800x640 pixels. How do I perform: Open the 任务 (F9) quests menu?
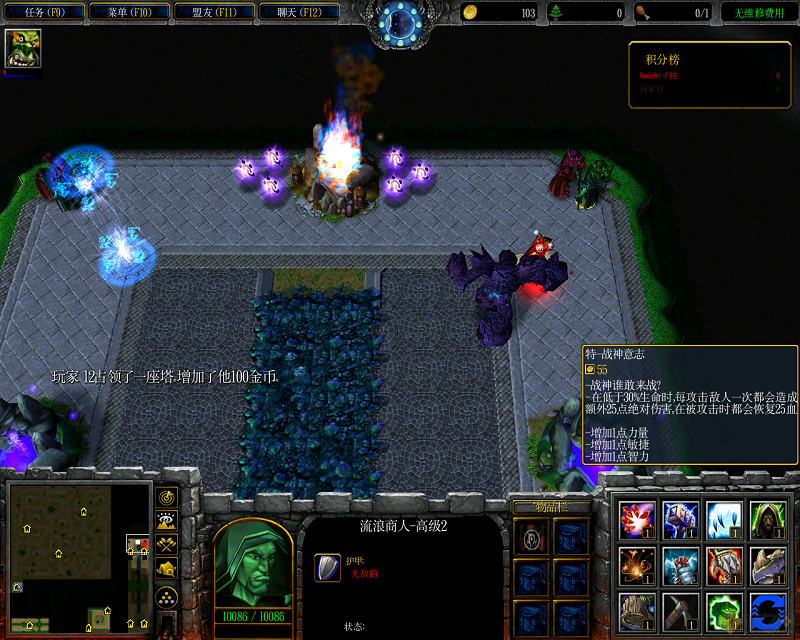click(43, 13)
